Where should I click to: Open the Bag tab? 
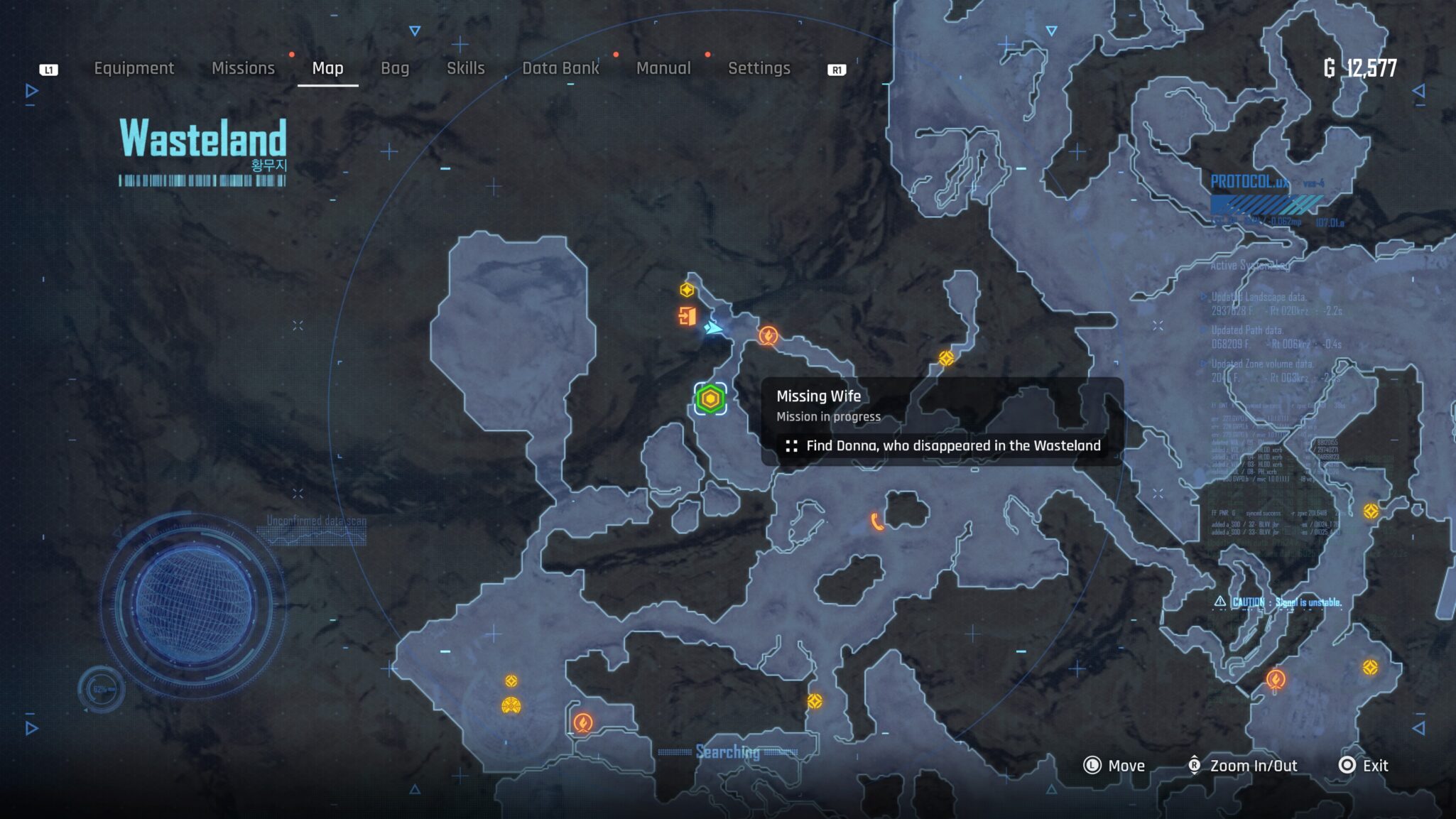tap(395, 68)
